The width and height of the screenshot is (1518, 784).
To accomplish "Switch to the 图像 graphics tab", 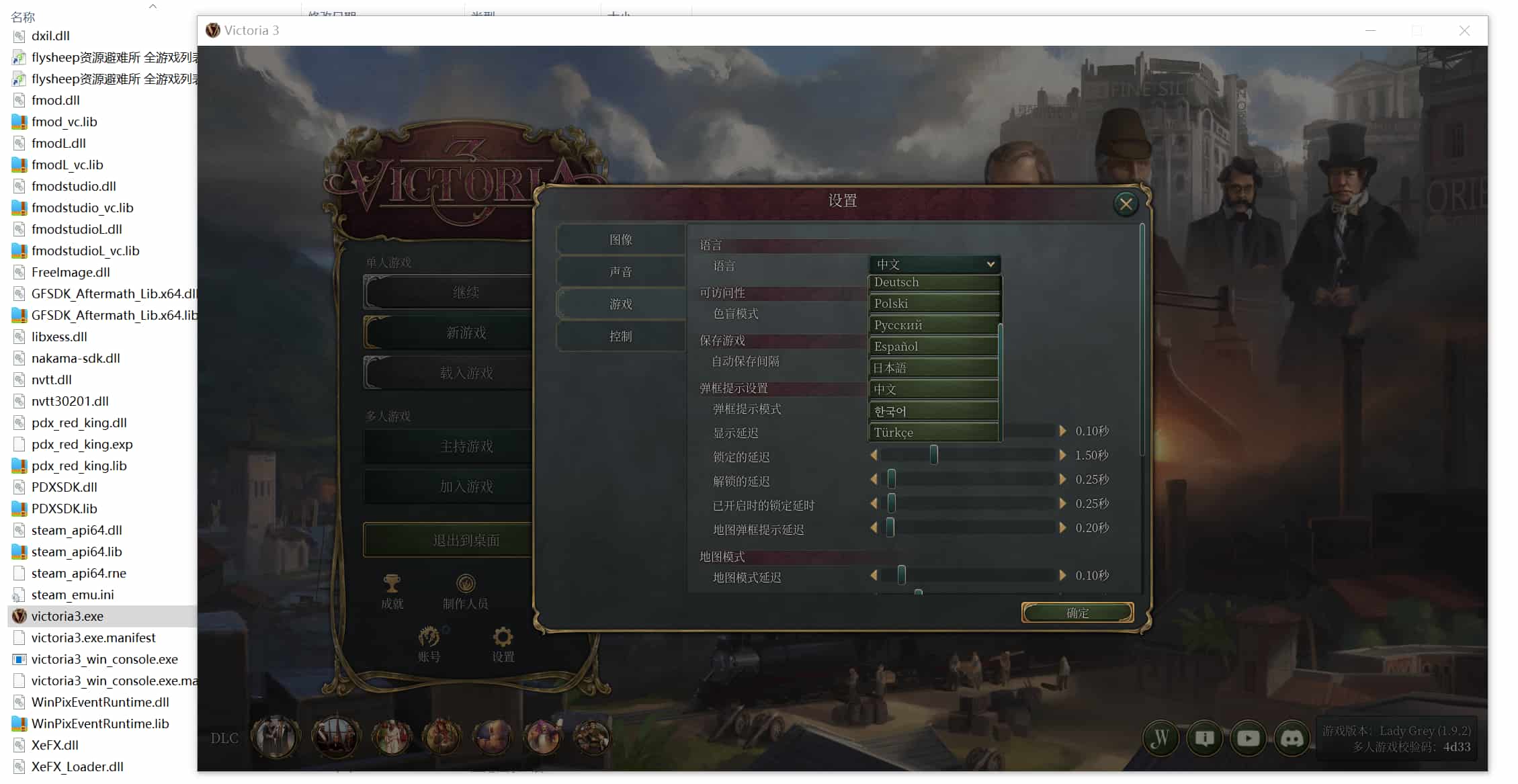I will point(620,239).
